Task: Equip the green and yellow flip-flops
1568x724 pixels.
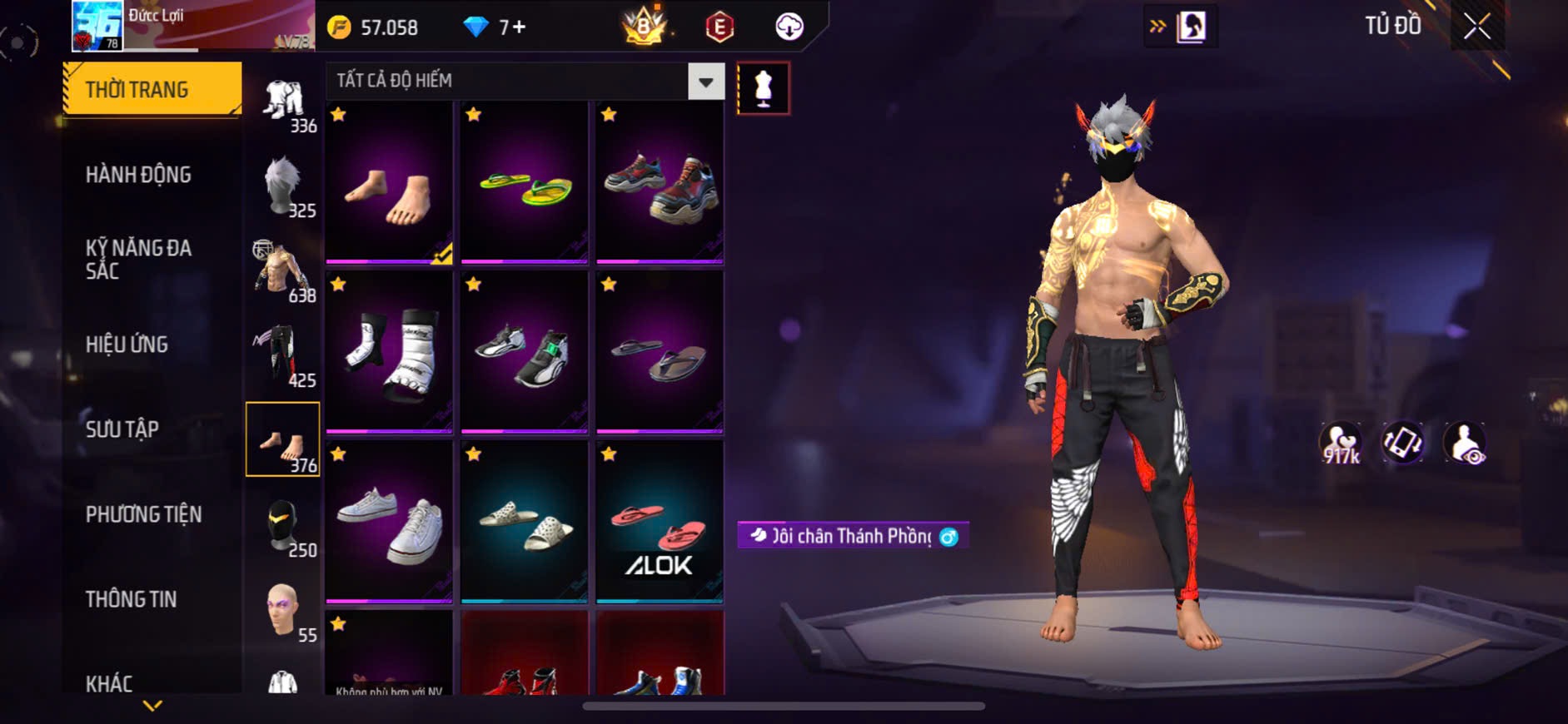Action: [x=525, y=183]
